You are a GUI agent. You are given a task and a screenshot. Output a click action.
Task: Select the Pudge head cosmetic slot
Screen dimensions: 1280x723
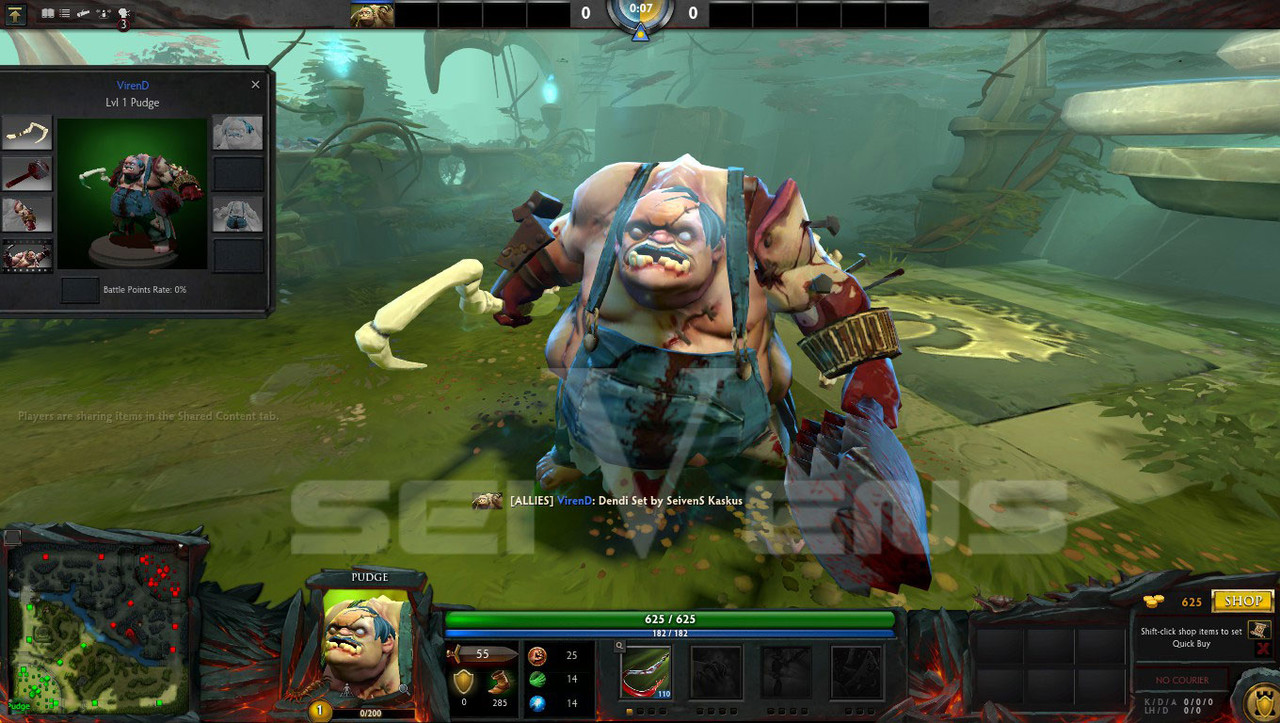point(238,132)
